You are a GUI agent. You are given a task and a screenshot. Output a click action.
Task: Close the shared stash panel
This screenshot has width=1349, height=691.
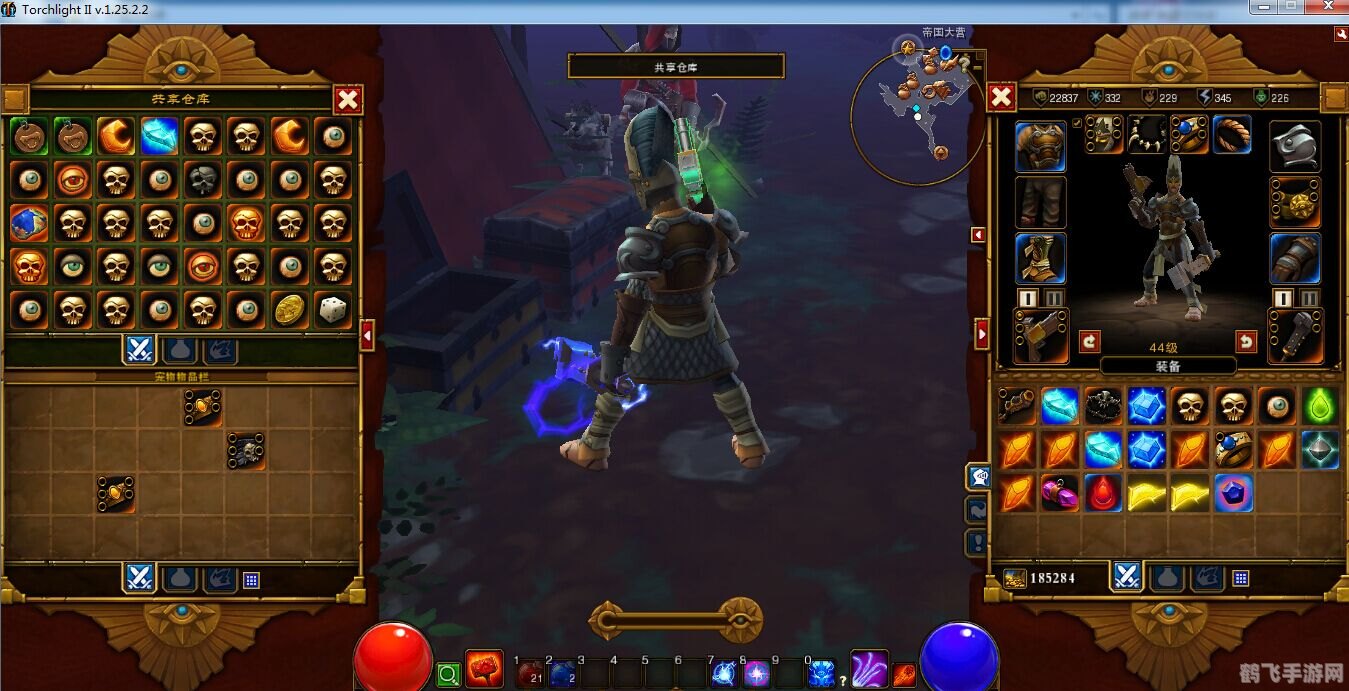click(x=348, y=99)
